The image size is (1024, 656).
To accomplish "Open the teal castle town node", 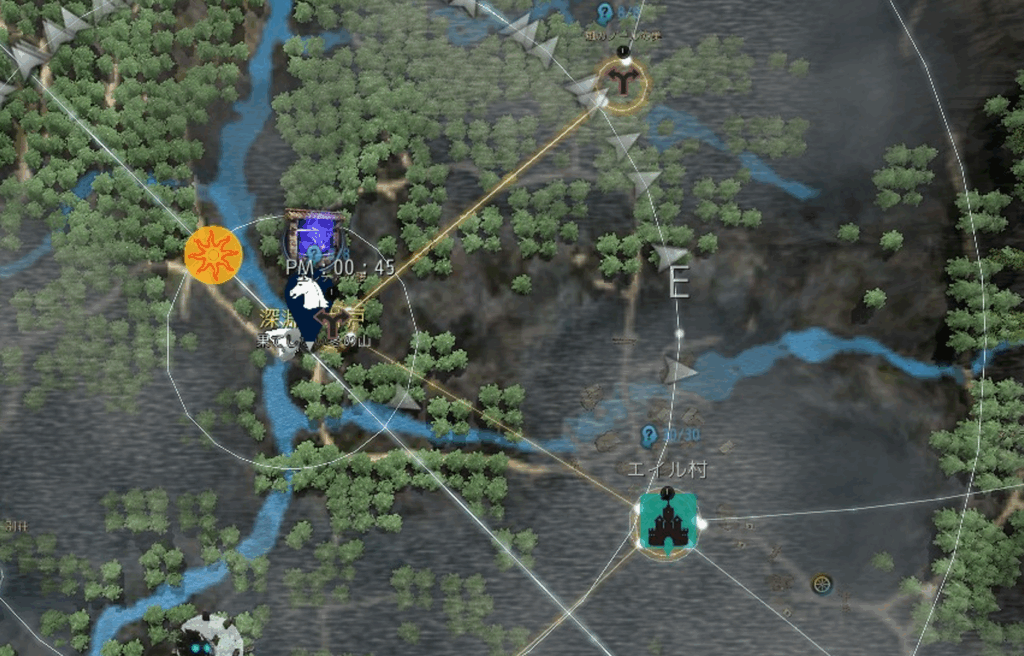I will click(x=667, y=525).
